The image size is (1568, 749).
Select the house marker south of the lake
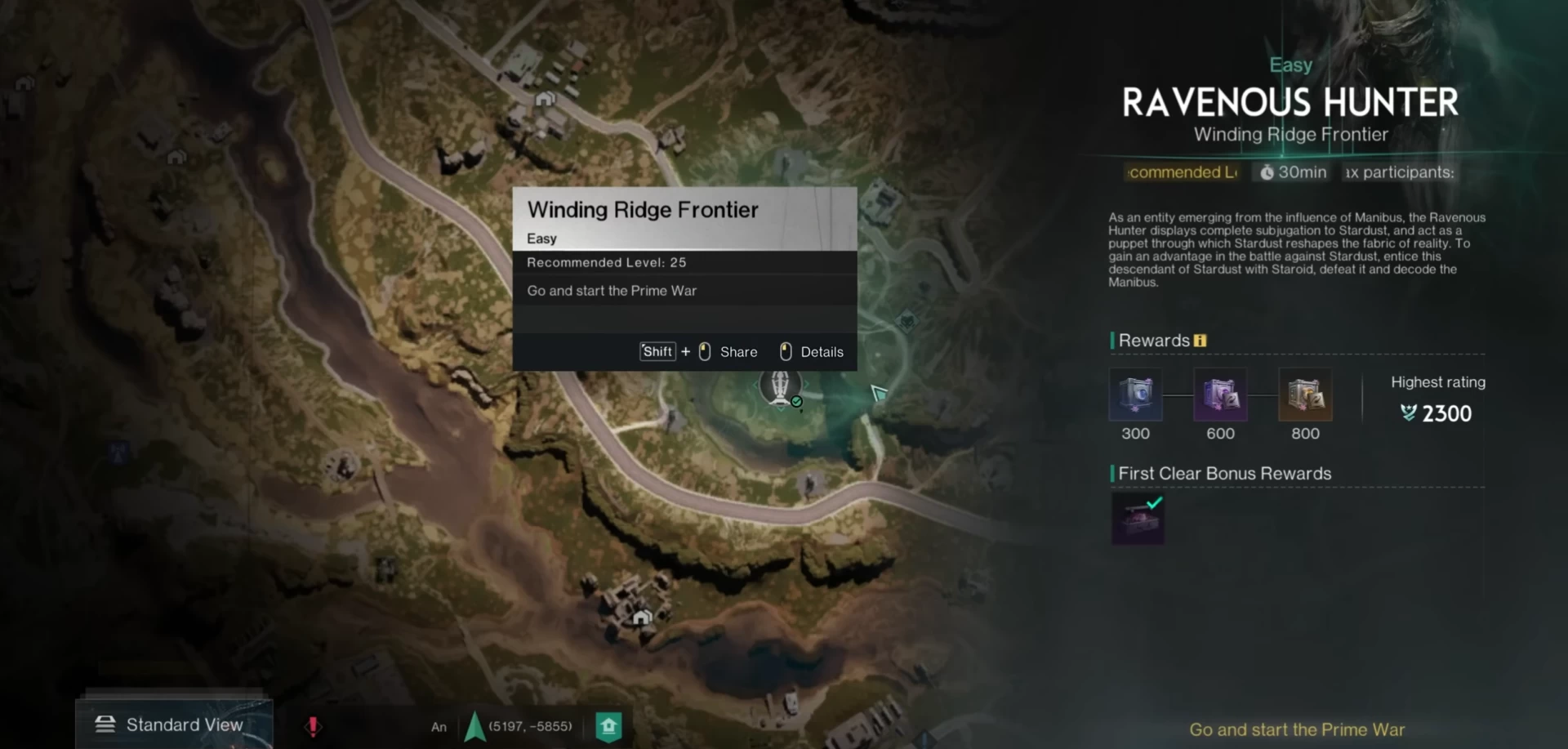[642, 617]
